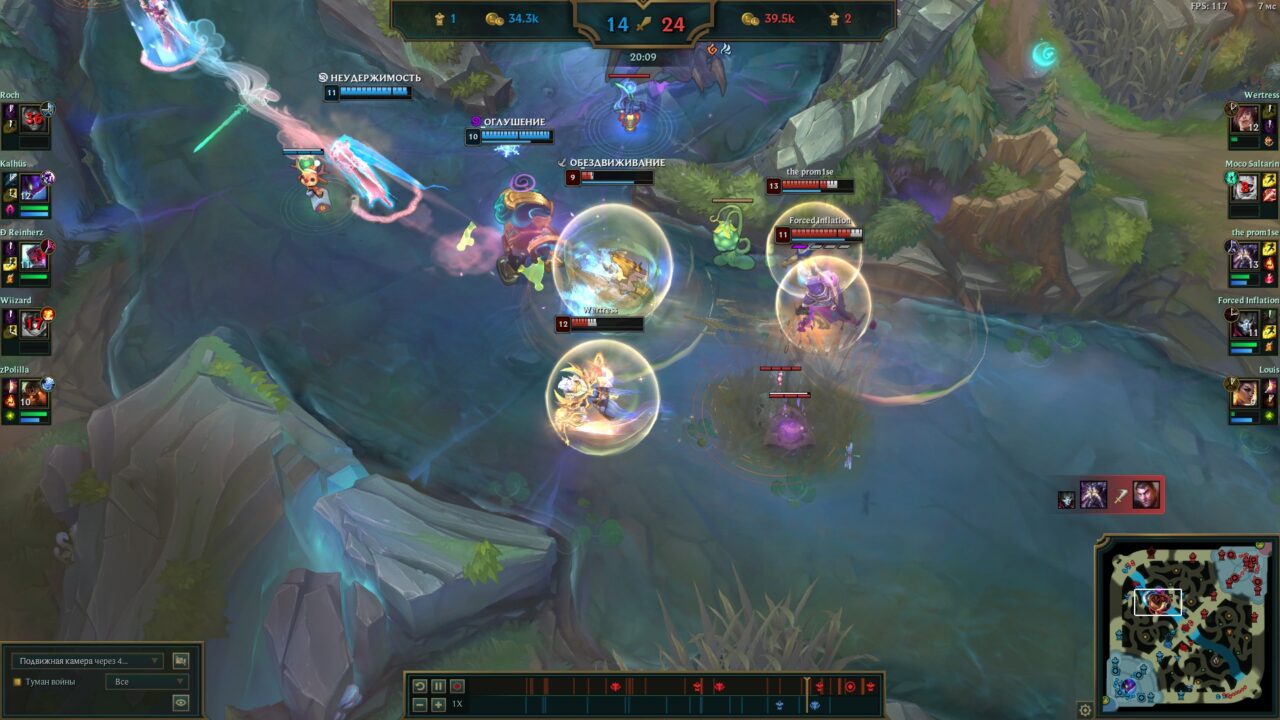Image resolution: width=1280 pixels, height=720 pixels.
Task: Select zPolilla's champion portrait
Action: click(33, 394)
